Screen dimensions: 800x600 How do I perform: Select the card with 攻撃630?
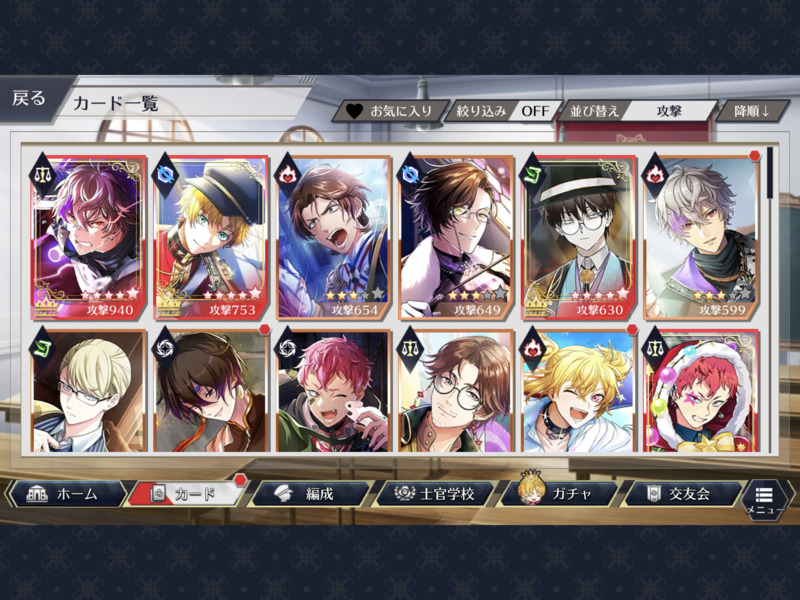pos(578,237)
